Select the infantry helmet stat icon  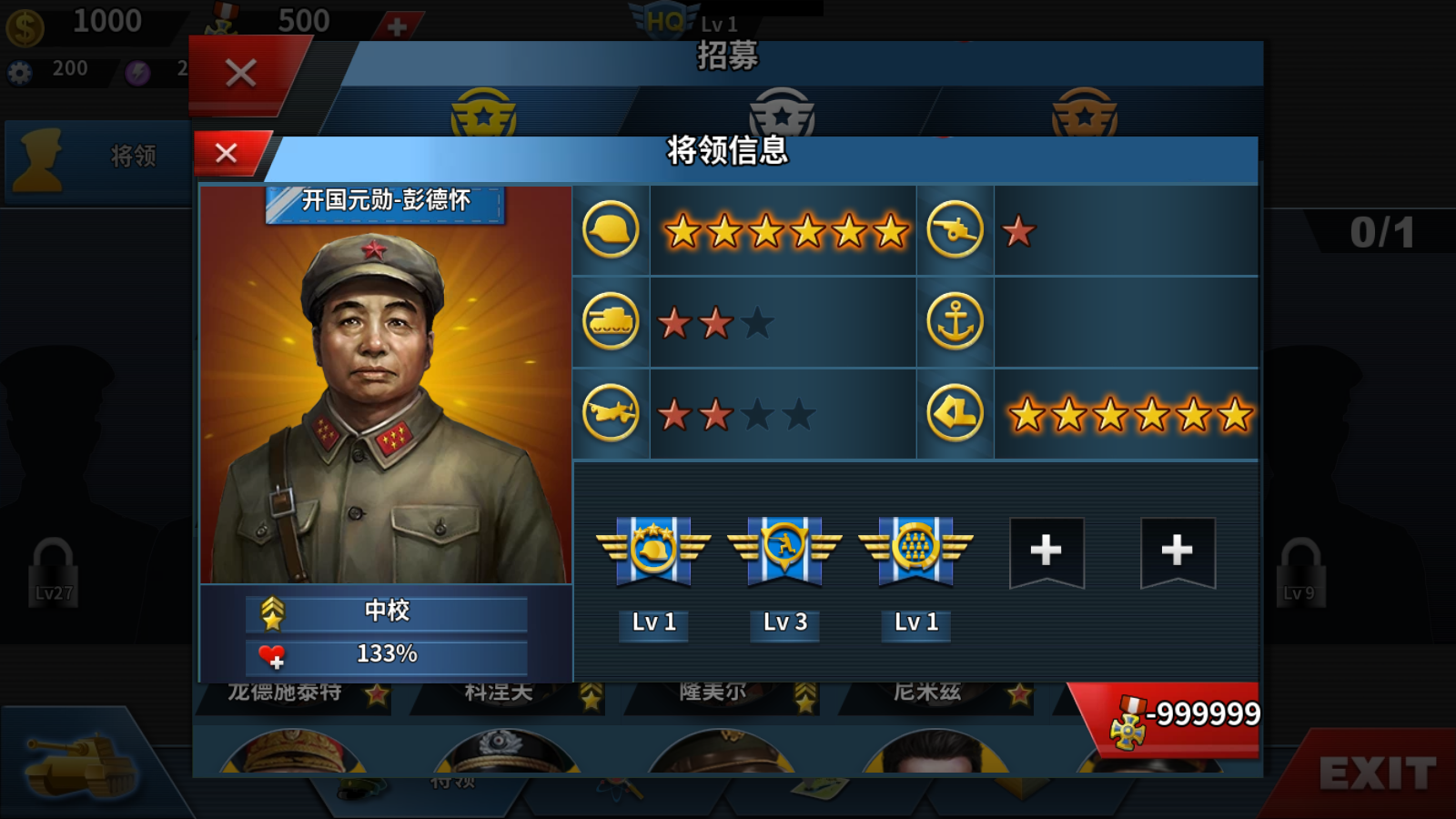point(610,230)
